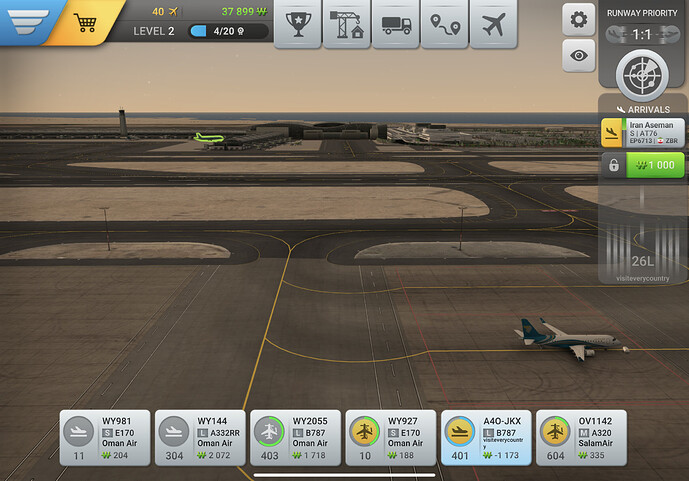
Task: Open the truck vehicles menu
Action: click(x=396, y=24)
